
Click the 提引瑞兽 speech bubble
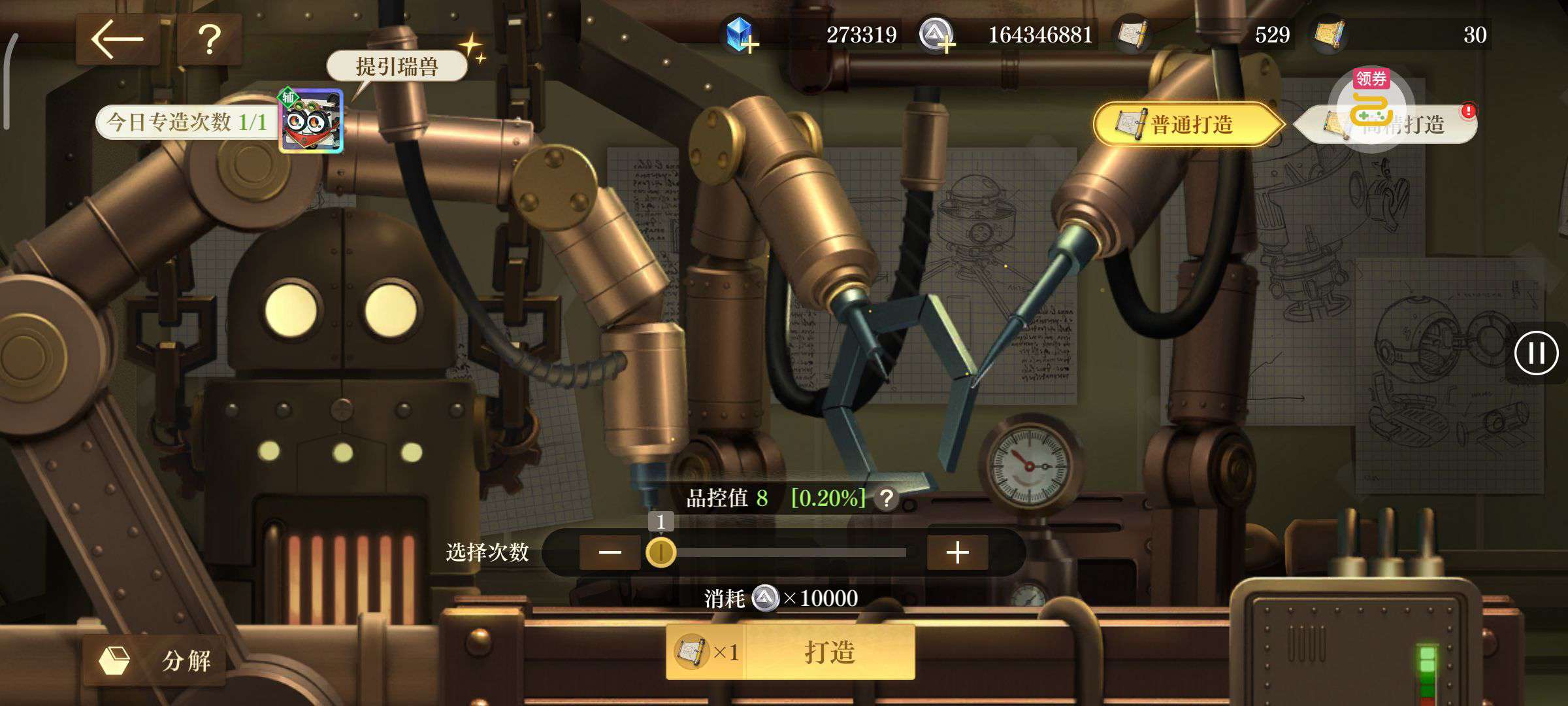coord(397,67)
